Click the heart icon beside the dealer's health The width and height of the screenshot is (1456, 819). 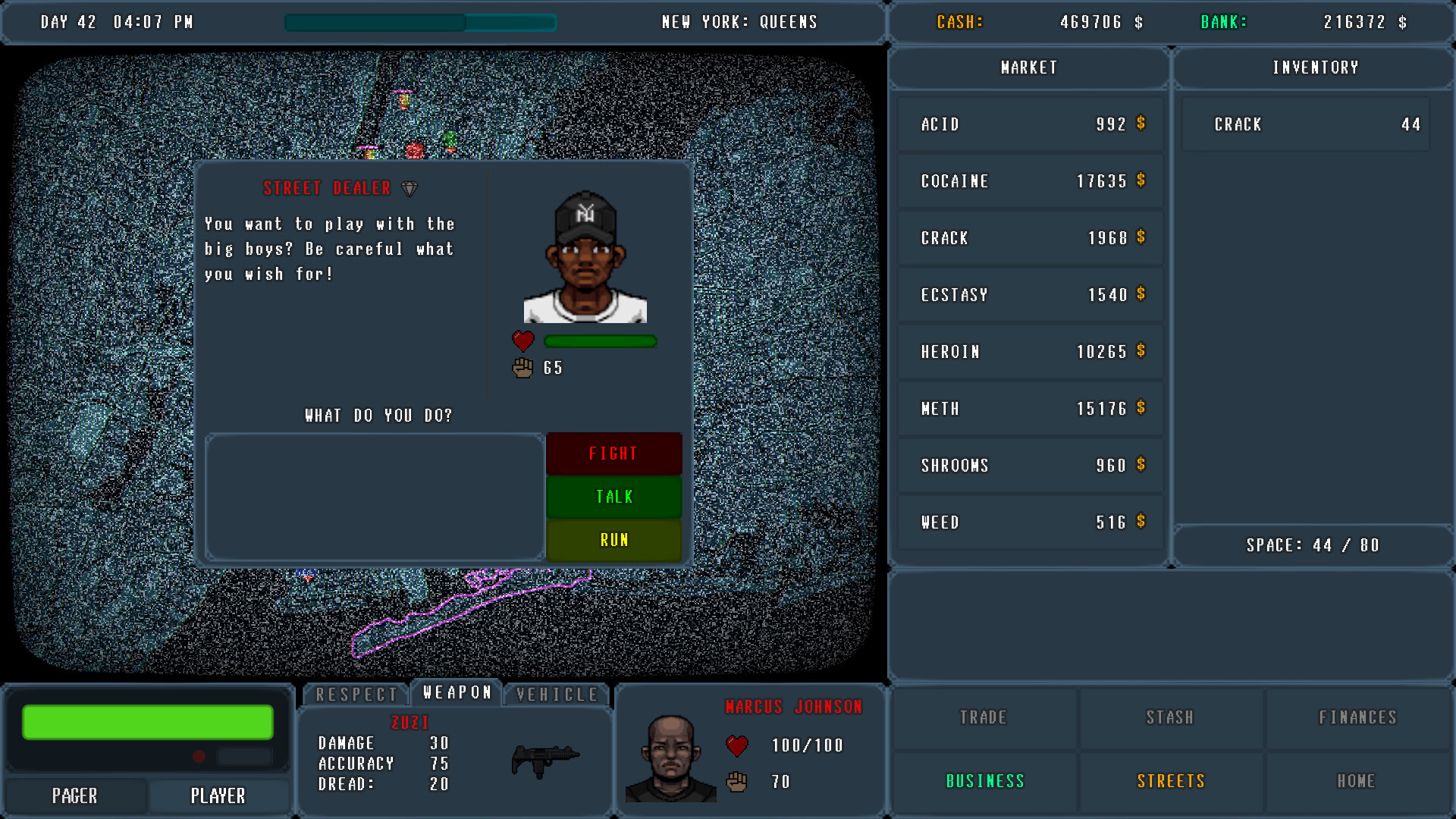pyautogui.click(x=522, y=341)
